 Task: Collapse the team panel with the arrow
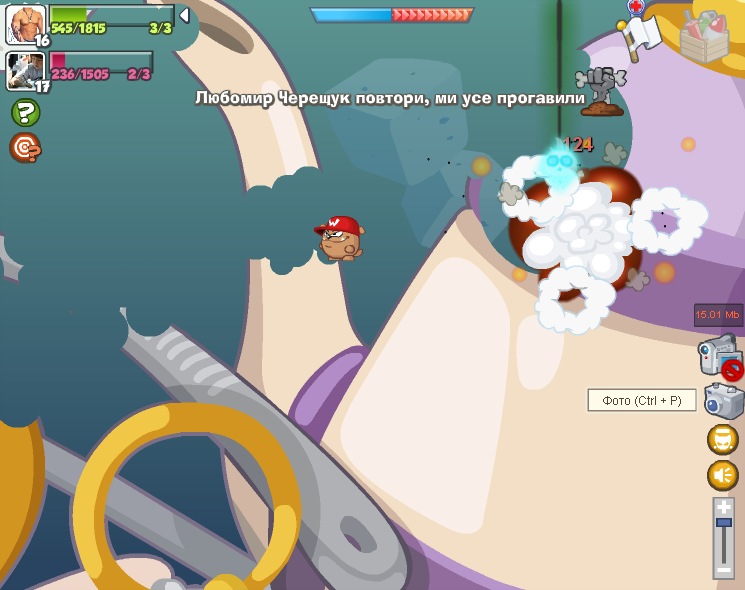pyautogui.click(x=184, y=15)
